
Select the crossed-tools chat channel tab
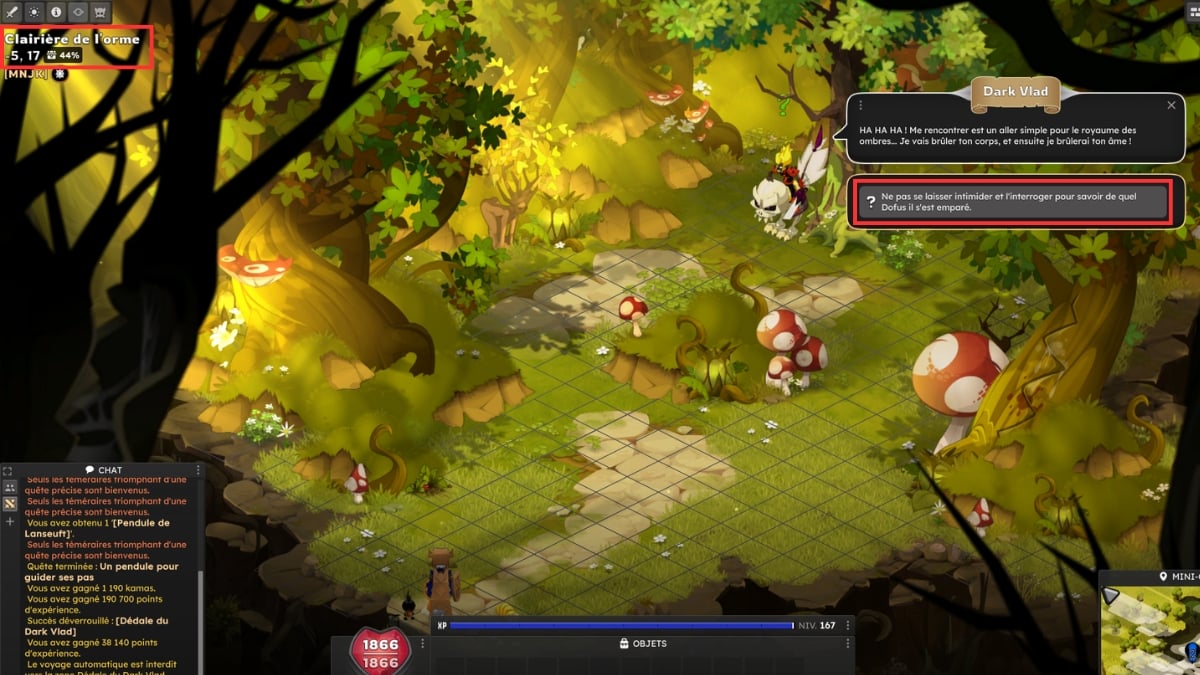point(10,504)
